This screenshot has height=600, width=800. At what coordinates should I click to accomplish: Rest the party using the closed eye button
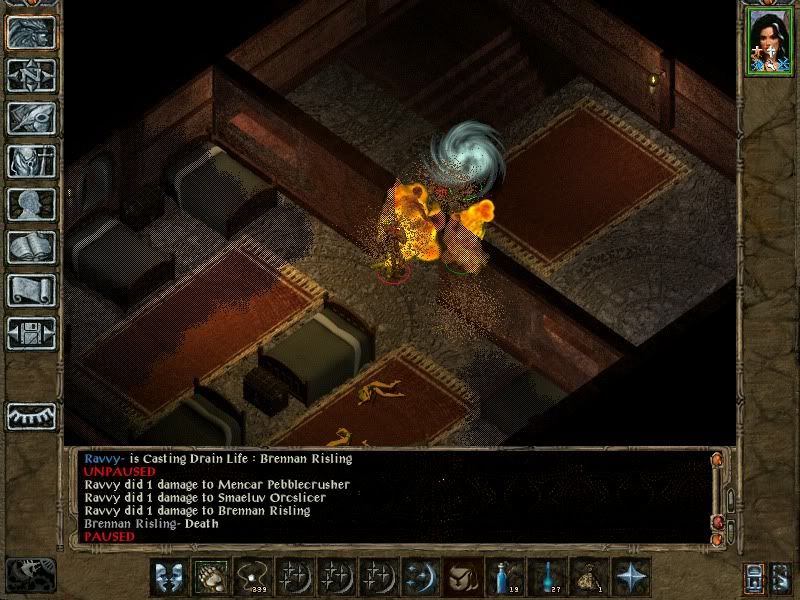coord(31,415)
